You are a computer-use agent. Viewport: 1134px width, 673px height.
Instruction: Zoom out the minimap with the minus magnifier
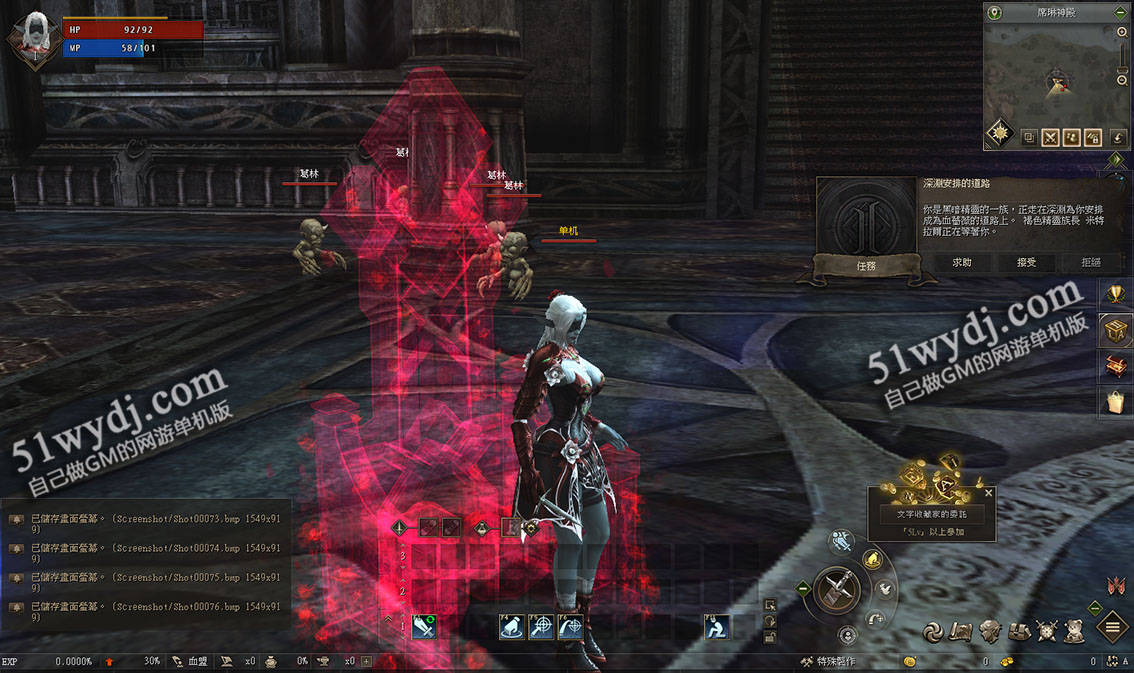[x=1123, y=79]
